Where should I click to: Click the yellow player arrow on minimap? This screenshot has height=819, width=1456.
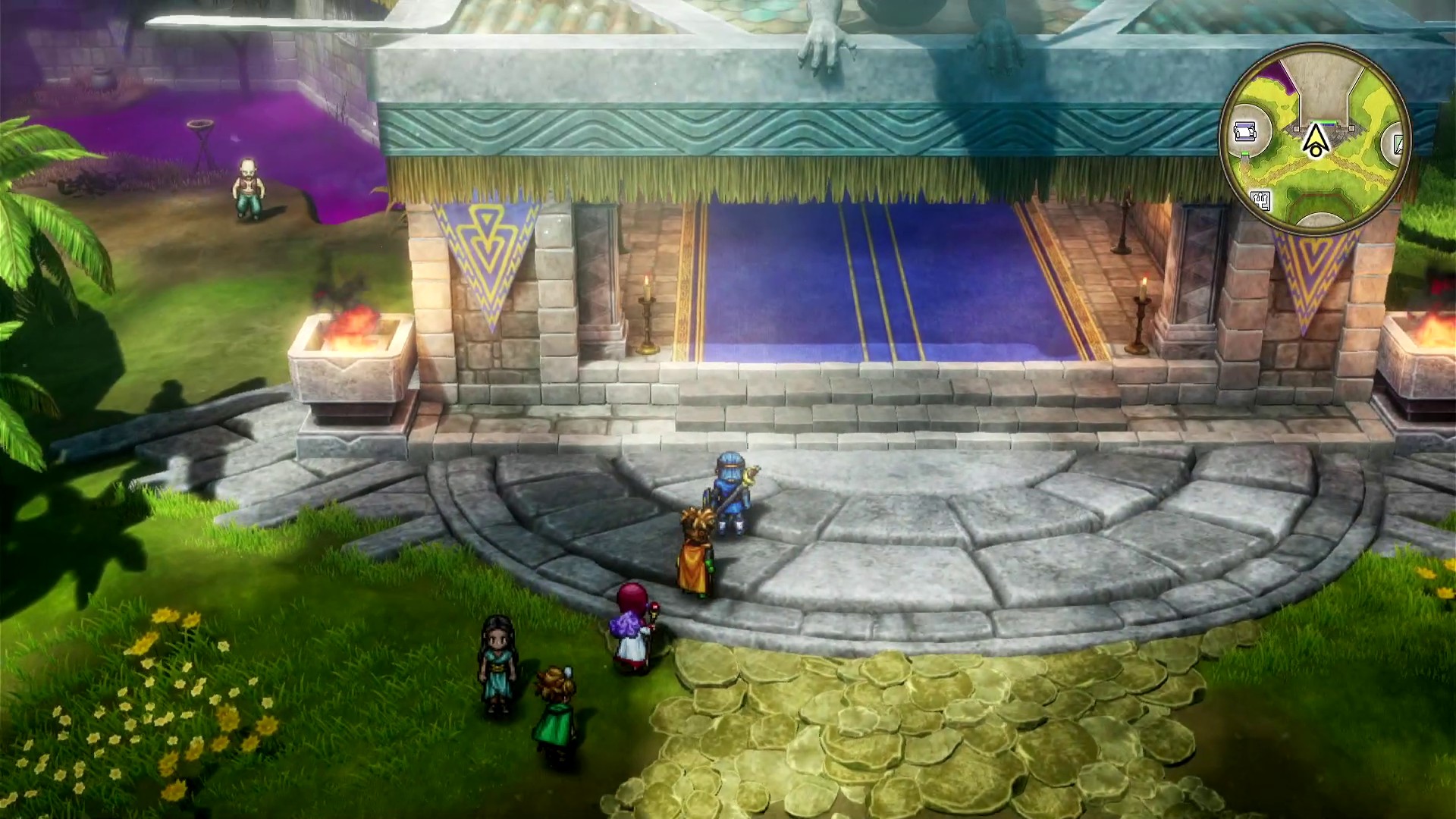click(x=1316, y=140)
